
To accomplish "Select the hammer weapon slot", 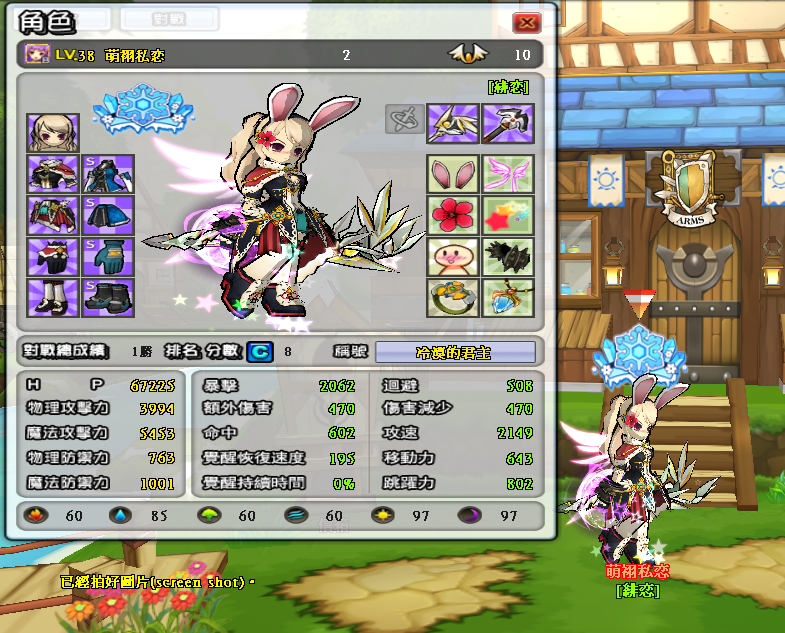I will click(508, 124).
